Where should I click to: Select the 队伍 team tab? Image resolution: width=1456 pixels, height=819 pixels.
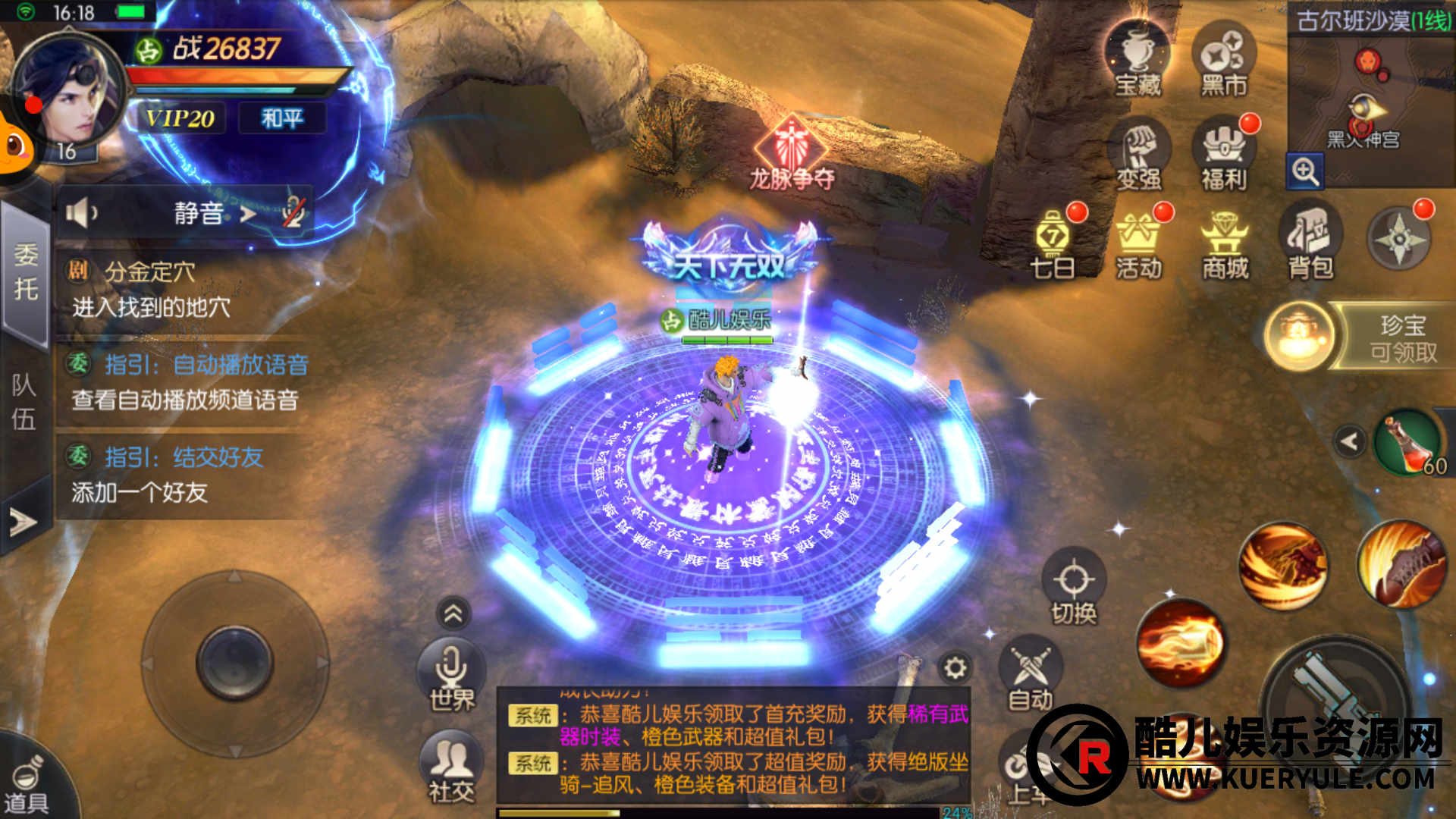coord(24,402)
